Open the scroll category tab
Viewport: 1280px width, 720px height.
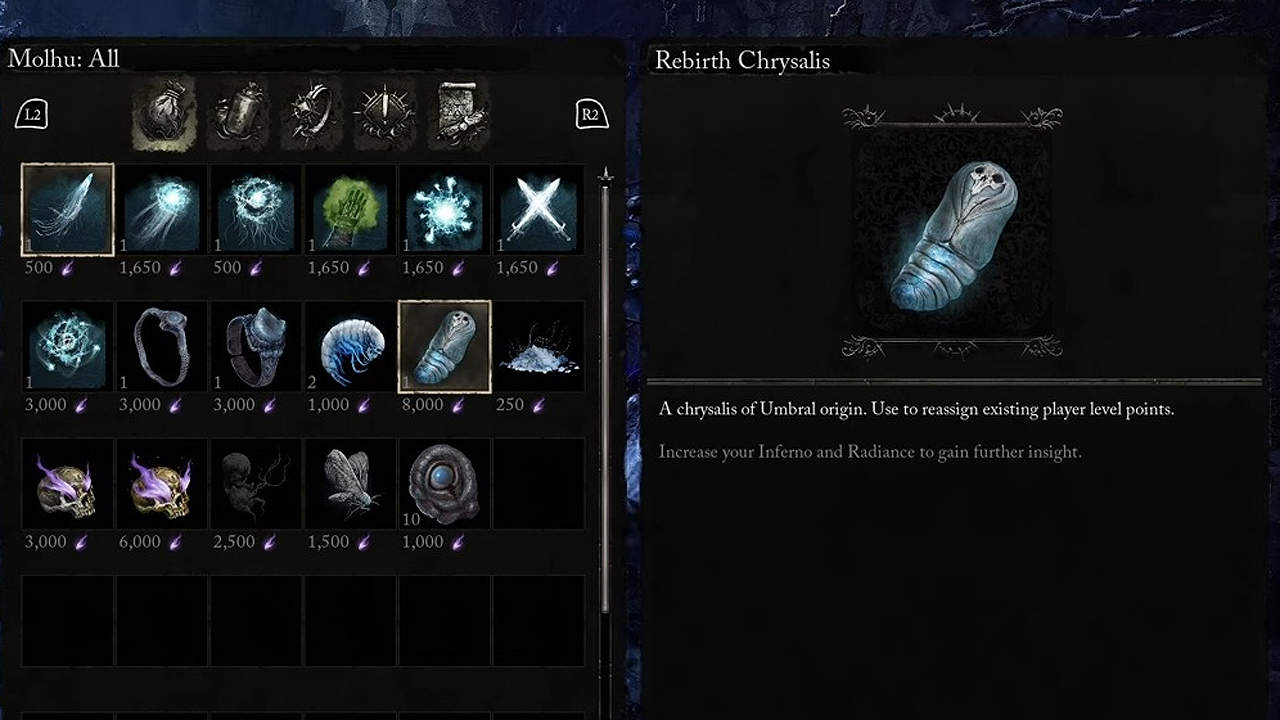pos(460,113)
